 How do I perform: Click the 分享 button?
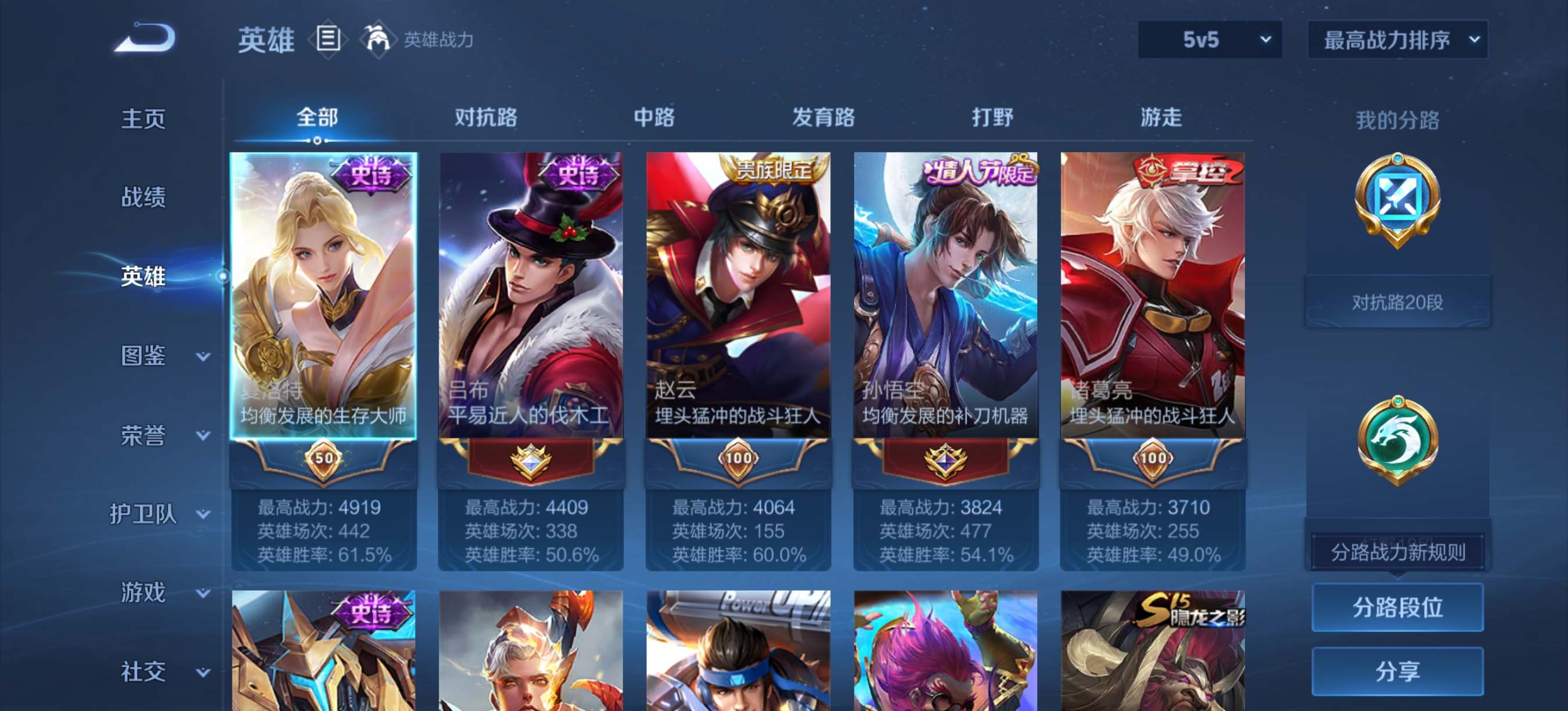click(1398, 671)
